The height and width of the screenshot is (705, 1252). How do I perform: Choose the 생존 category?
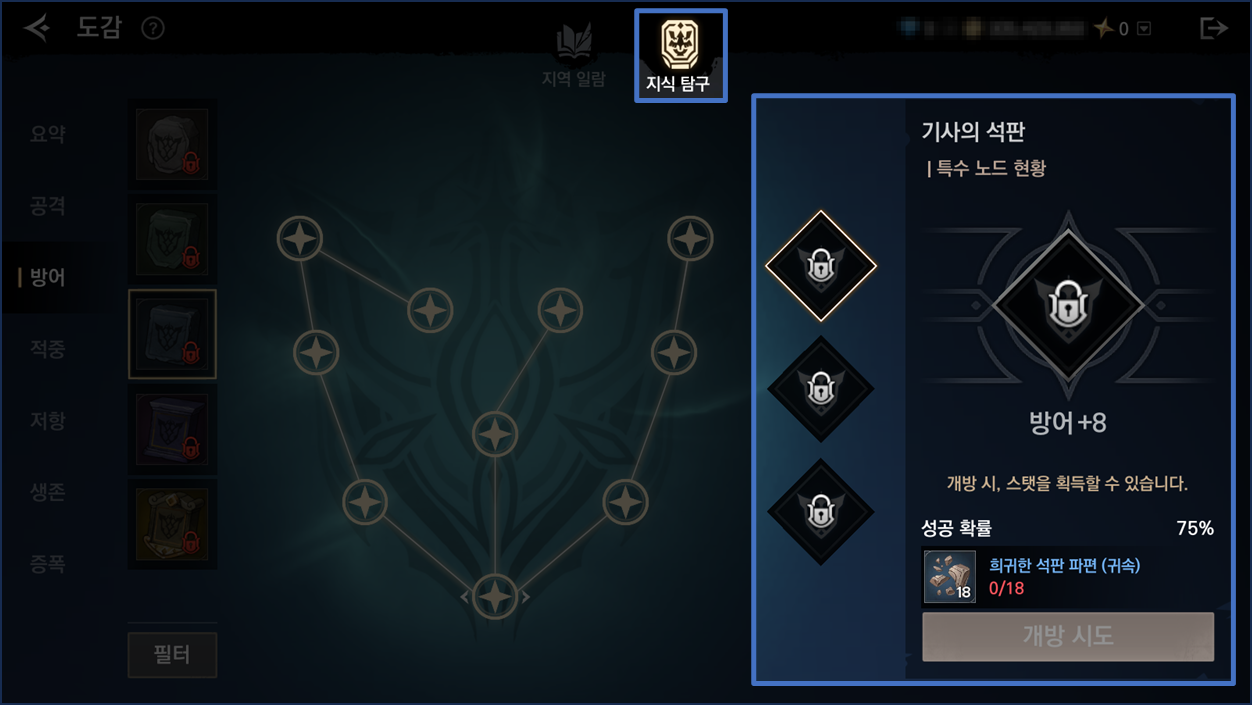pos(48,493)
